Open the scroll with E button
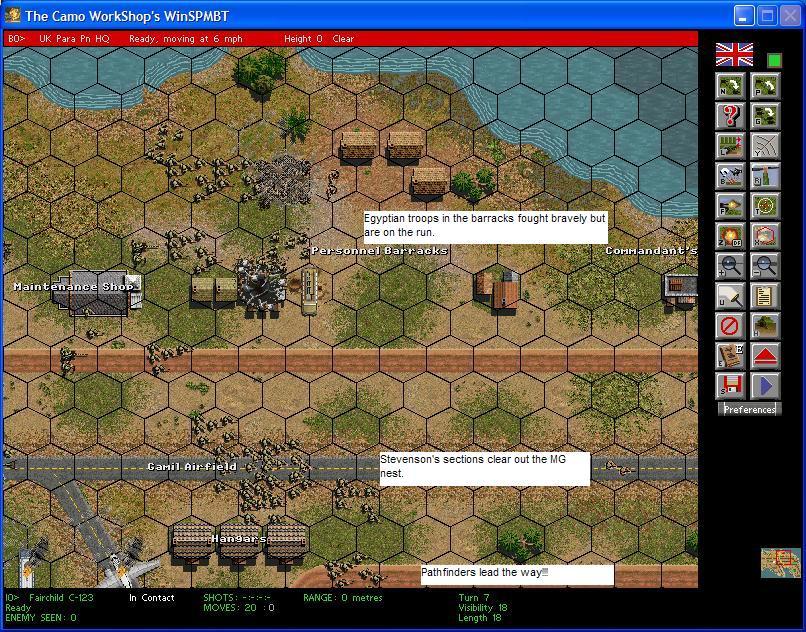 point(731,356)
